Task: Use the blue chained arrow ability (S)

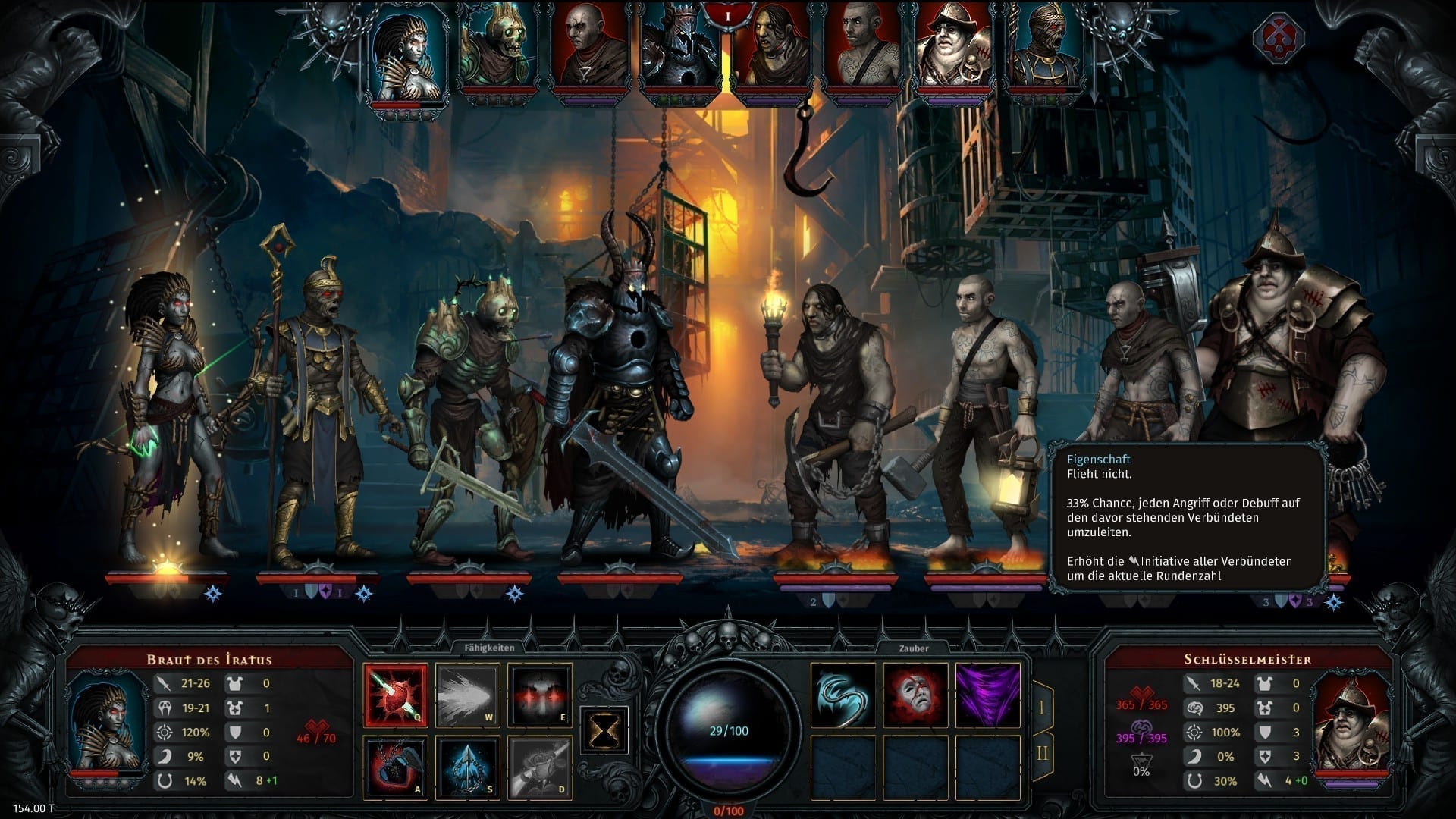Action: coord(467,767)
